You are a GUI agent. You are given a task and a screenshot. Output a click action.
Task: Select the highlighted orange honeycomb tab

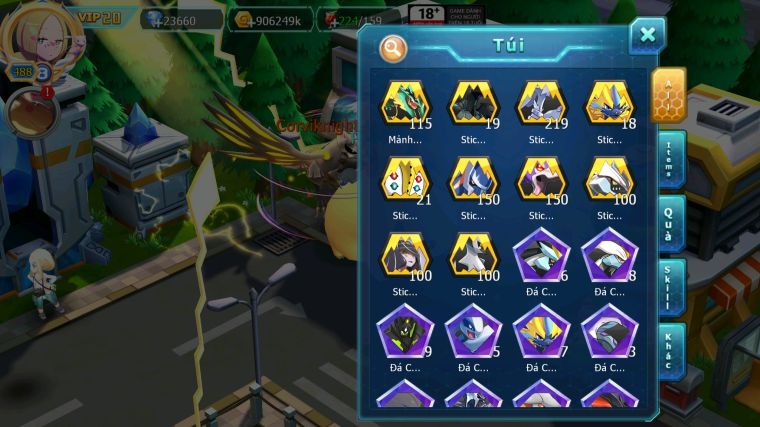(x=668, y=94)
